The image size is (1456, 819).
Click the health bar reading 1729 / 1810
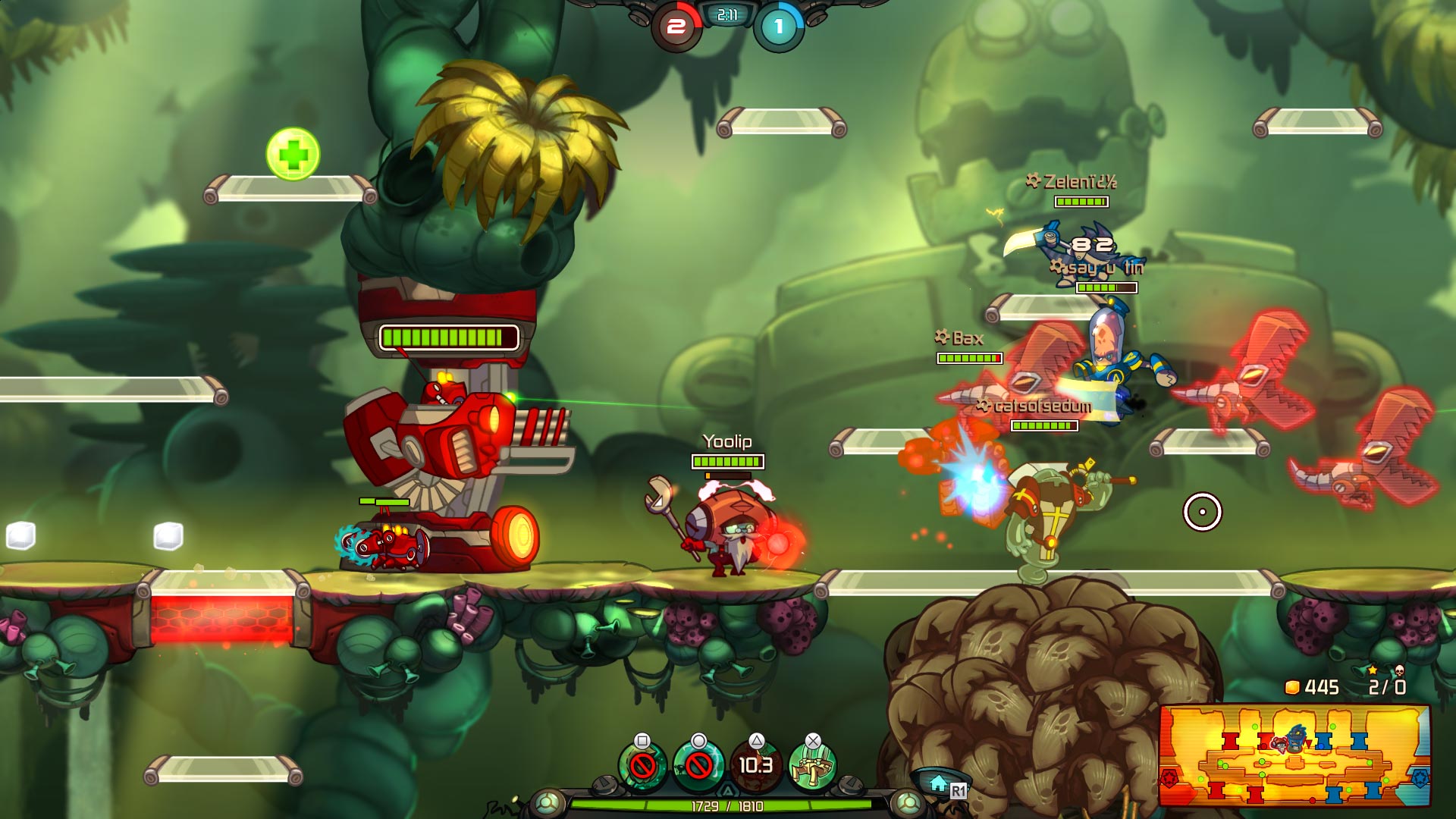tap(728, 807)
